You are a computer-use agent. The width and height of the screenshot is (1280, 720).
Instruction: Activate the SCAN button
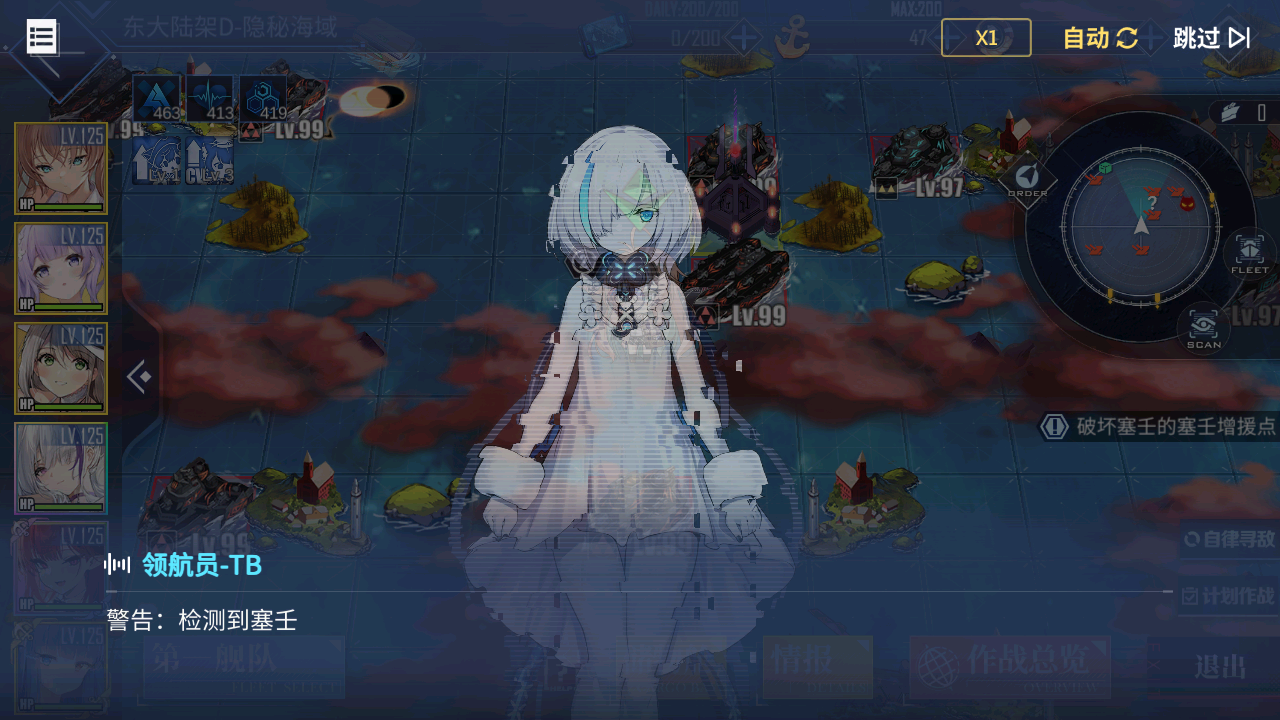[x=1203, y=327]
